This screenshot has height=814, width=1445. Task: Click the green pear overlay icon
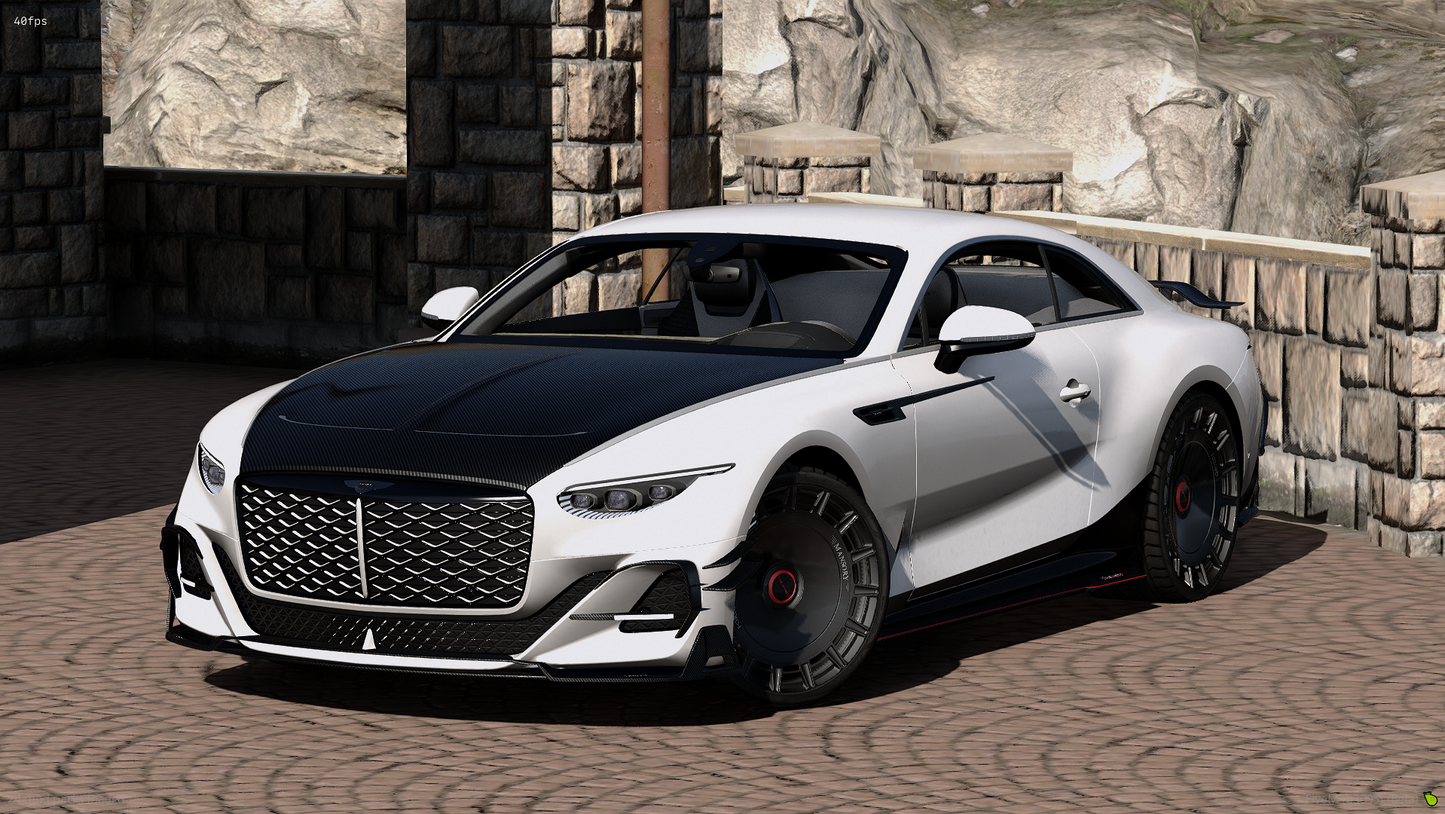pos(1430,798)
